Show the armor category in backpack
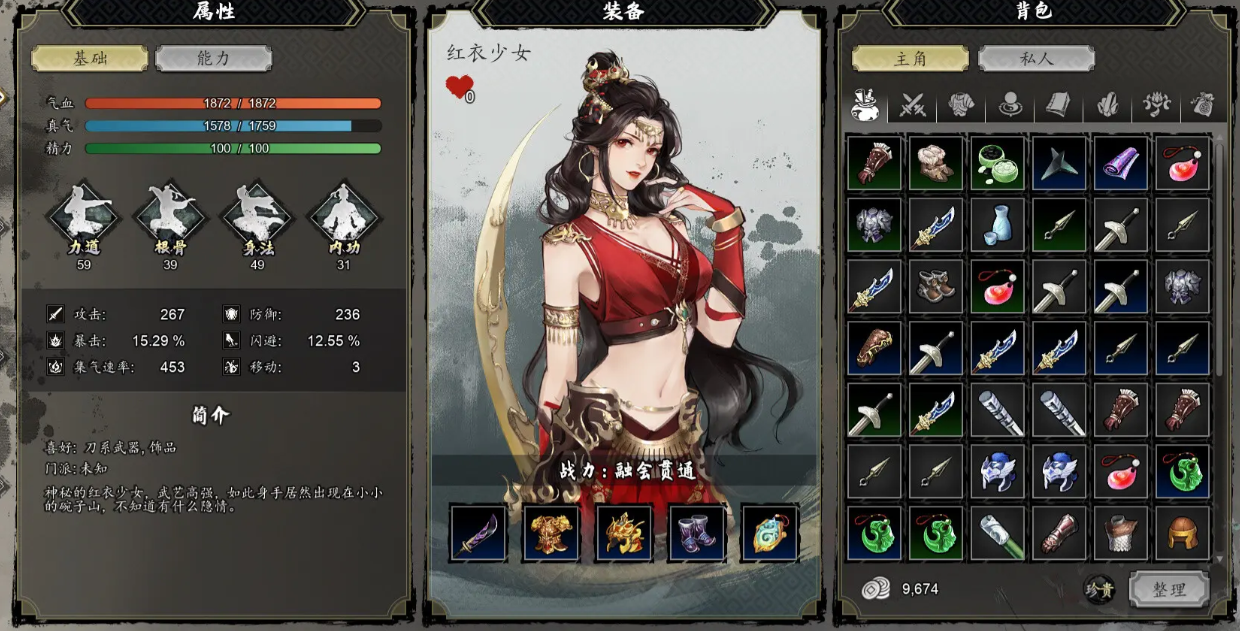Viewport: 1240px width, 631px height. click(962, 104)
